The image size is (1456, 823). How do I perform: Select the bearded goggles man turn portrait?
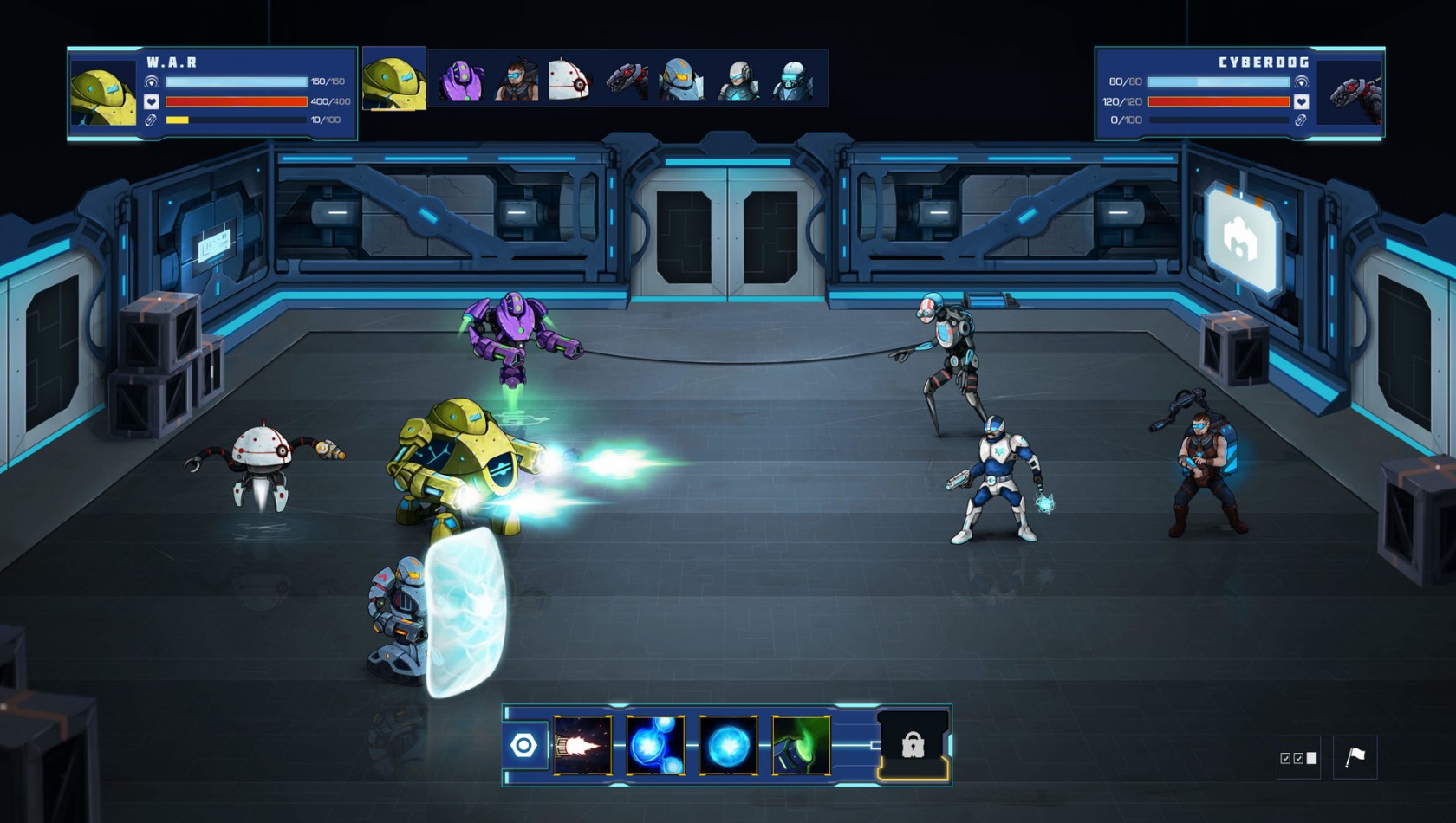click(517, 81)
